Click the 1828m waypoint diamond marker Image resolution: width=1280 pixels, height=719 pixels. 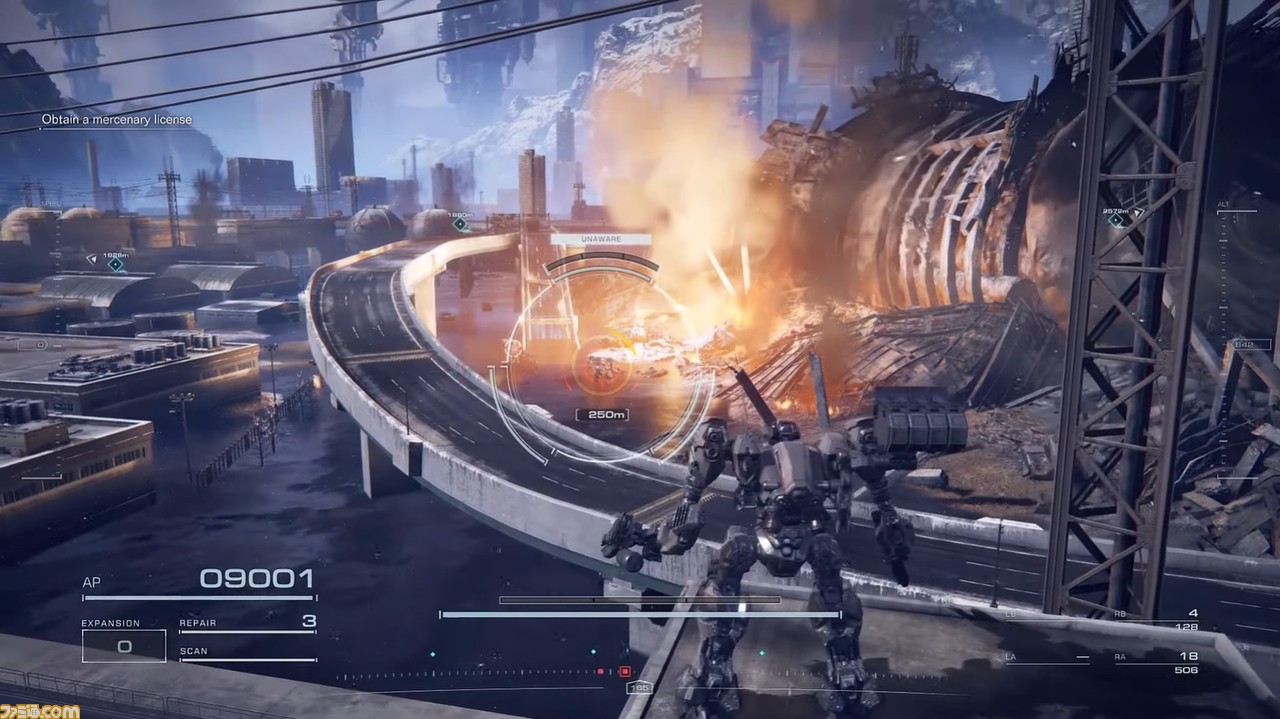click(116, 264)
